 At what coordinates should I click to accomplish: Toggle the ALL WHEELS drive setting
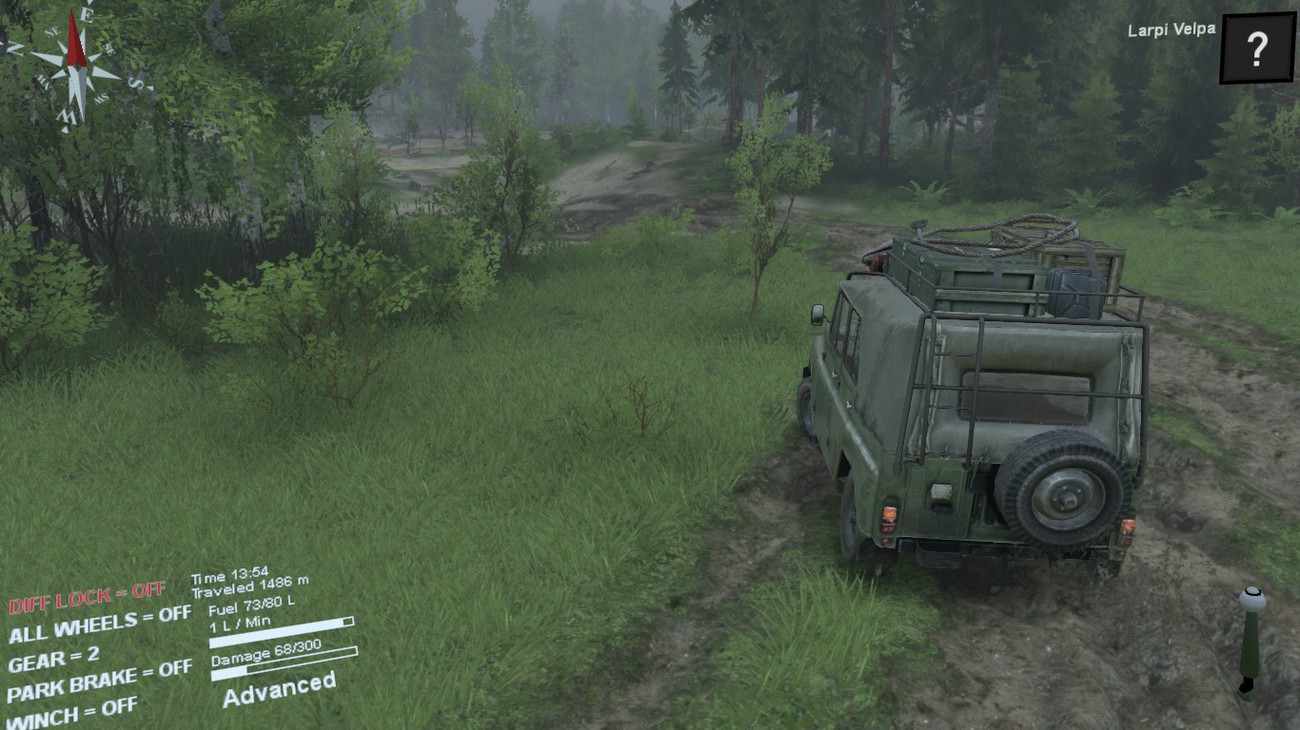[99, 627]
